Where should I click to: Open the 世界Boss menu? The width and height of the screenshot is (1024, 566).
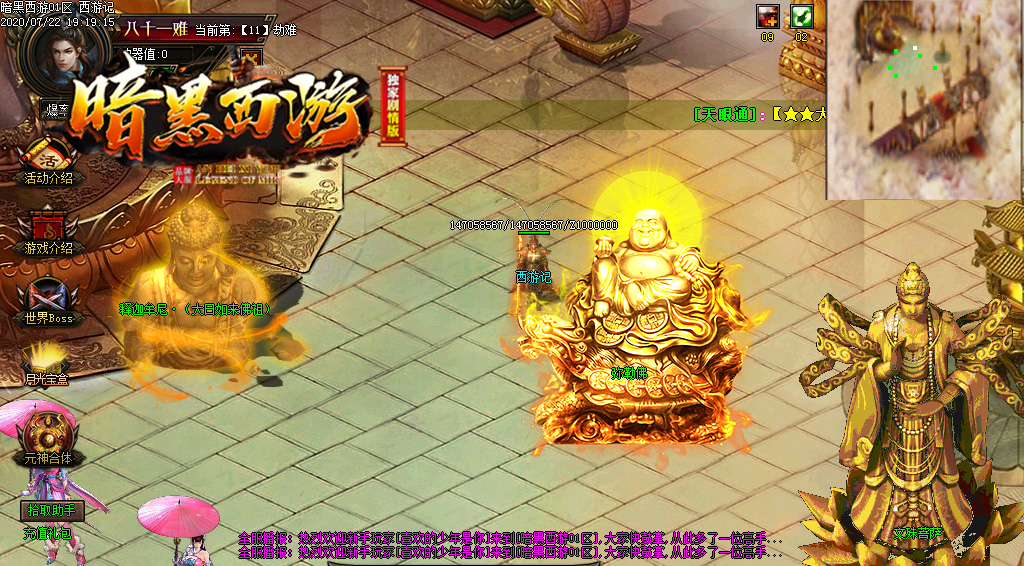click(x=49, y=303)
